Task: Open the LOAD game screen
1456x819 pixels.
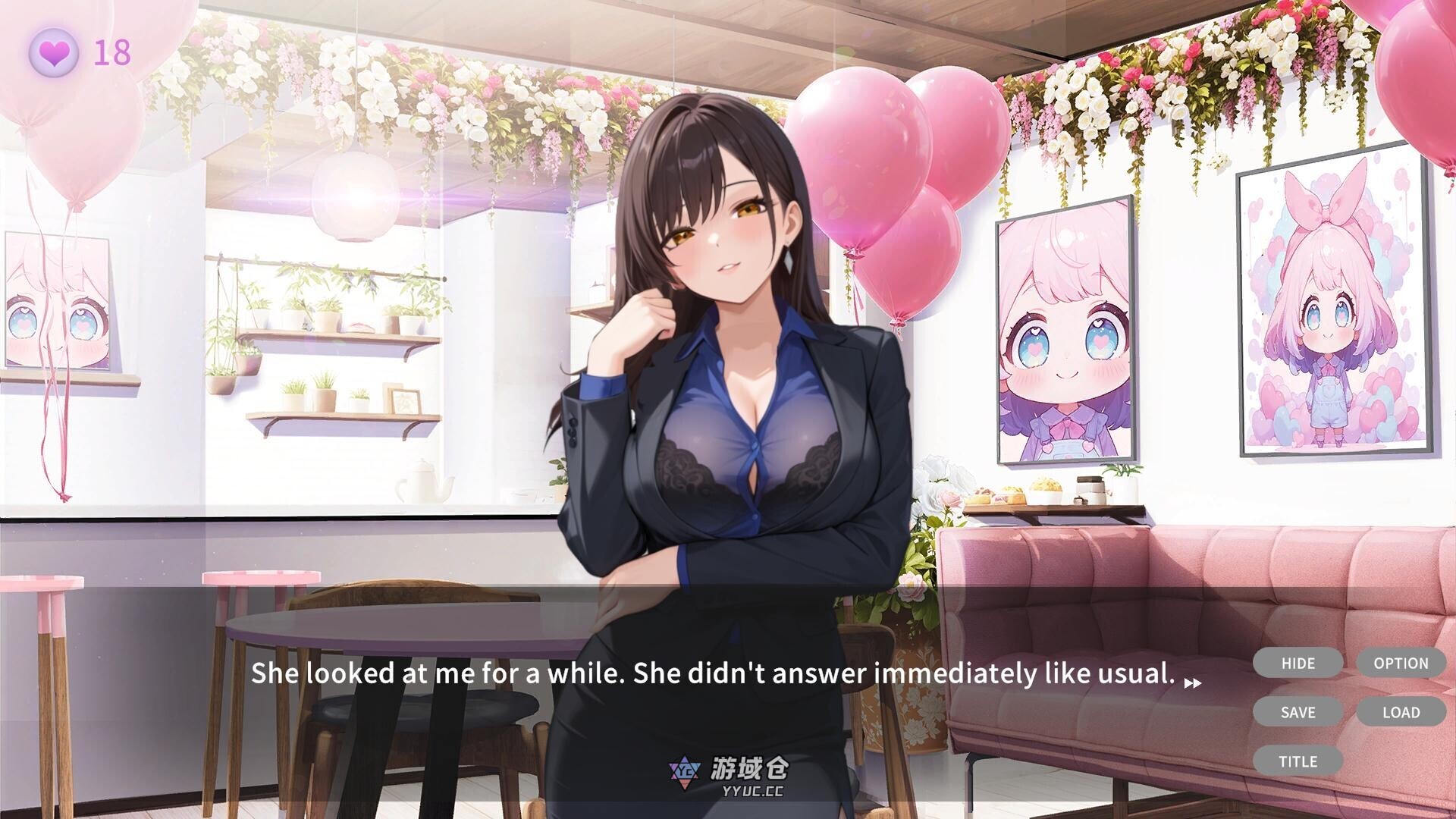Action: click(1401, 712)
